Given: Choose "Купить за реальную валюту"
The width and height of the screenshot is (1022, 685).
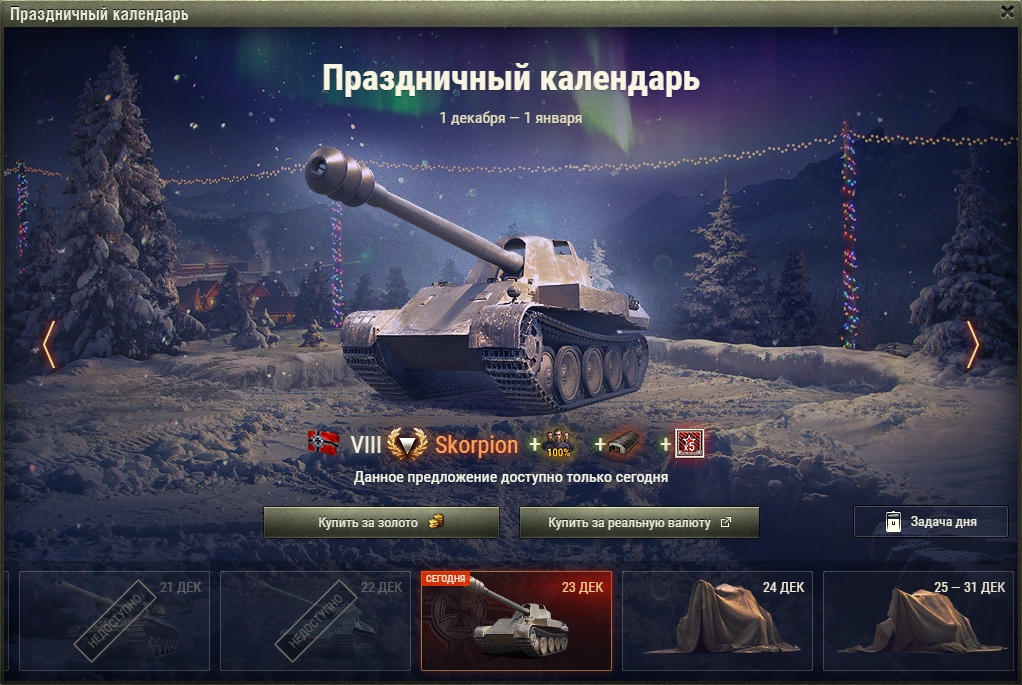Looking at the screenshot, I should (x=639, y=523).
